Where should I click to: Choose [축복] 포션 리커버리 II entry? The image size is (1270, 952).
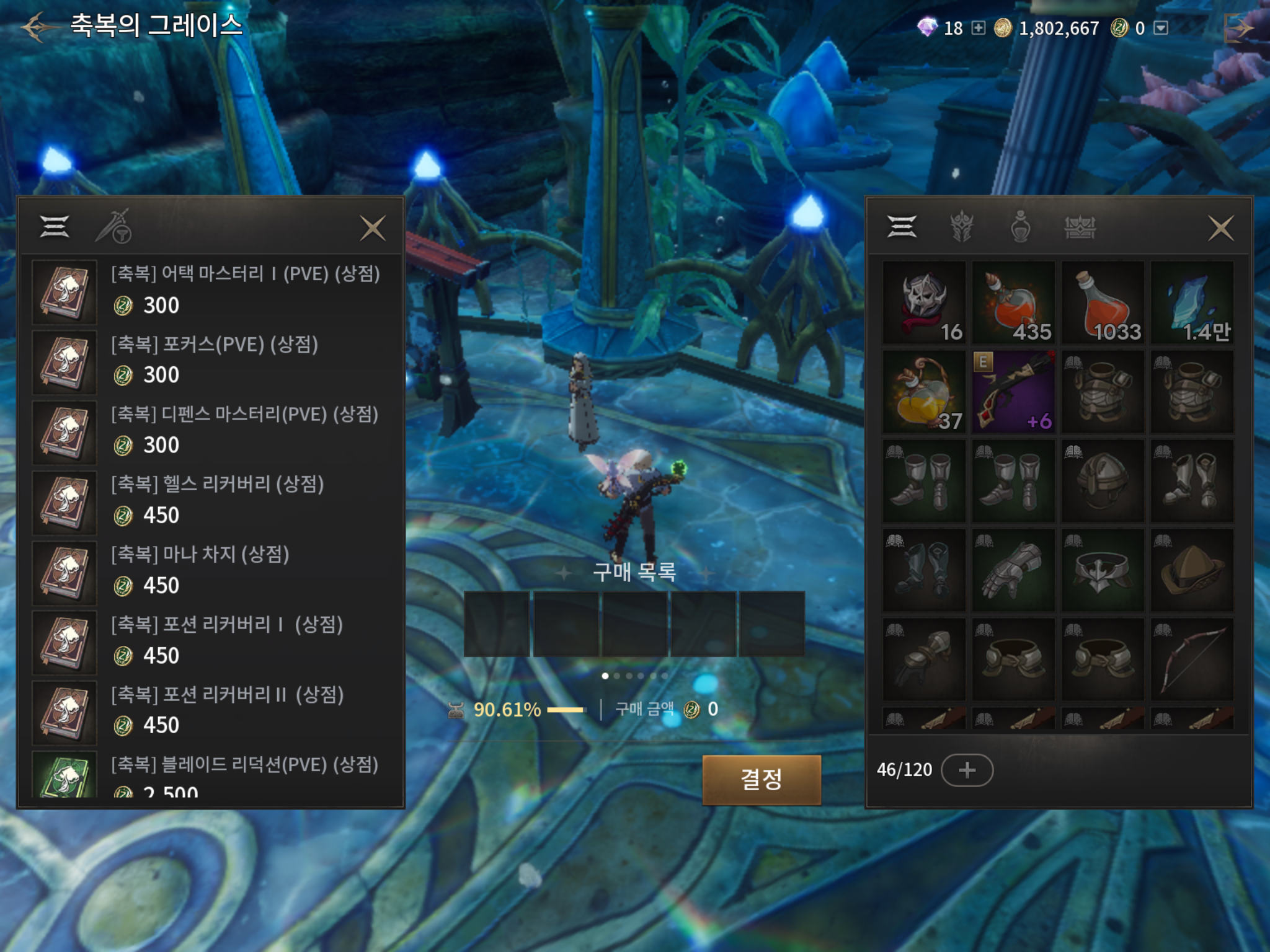point(211,711)
